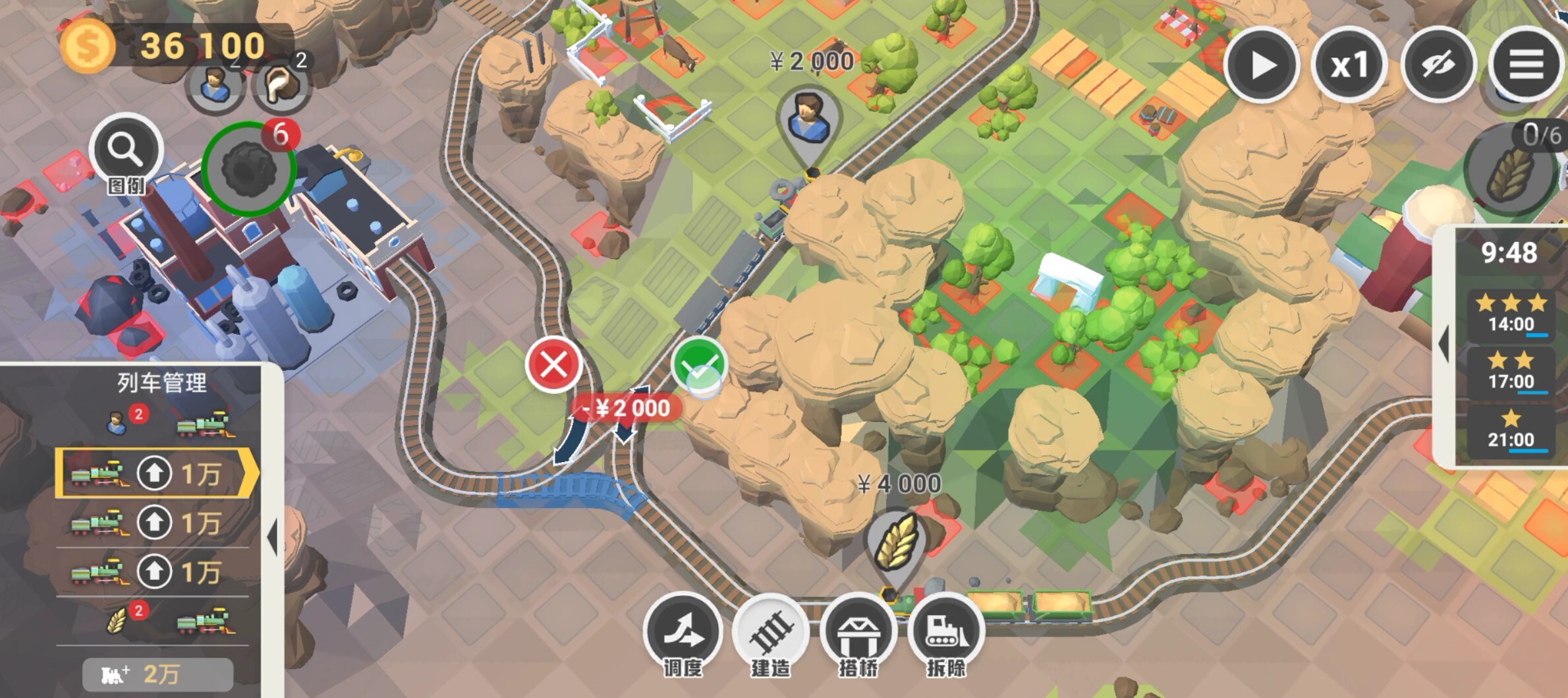Start the trains with the play button

tap(1262, 65)
